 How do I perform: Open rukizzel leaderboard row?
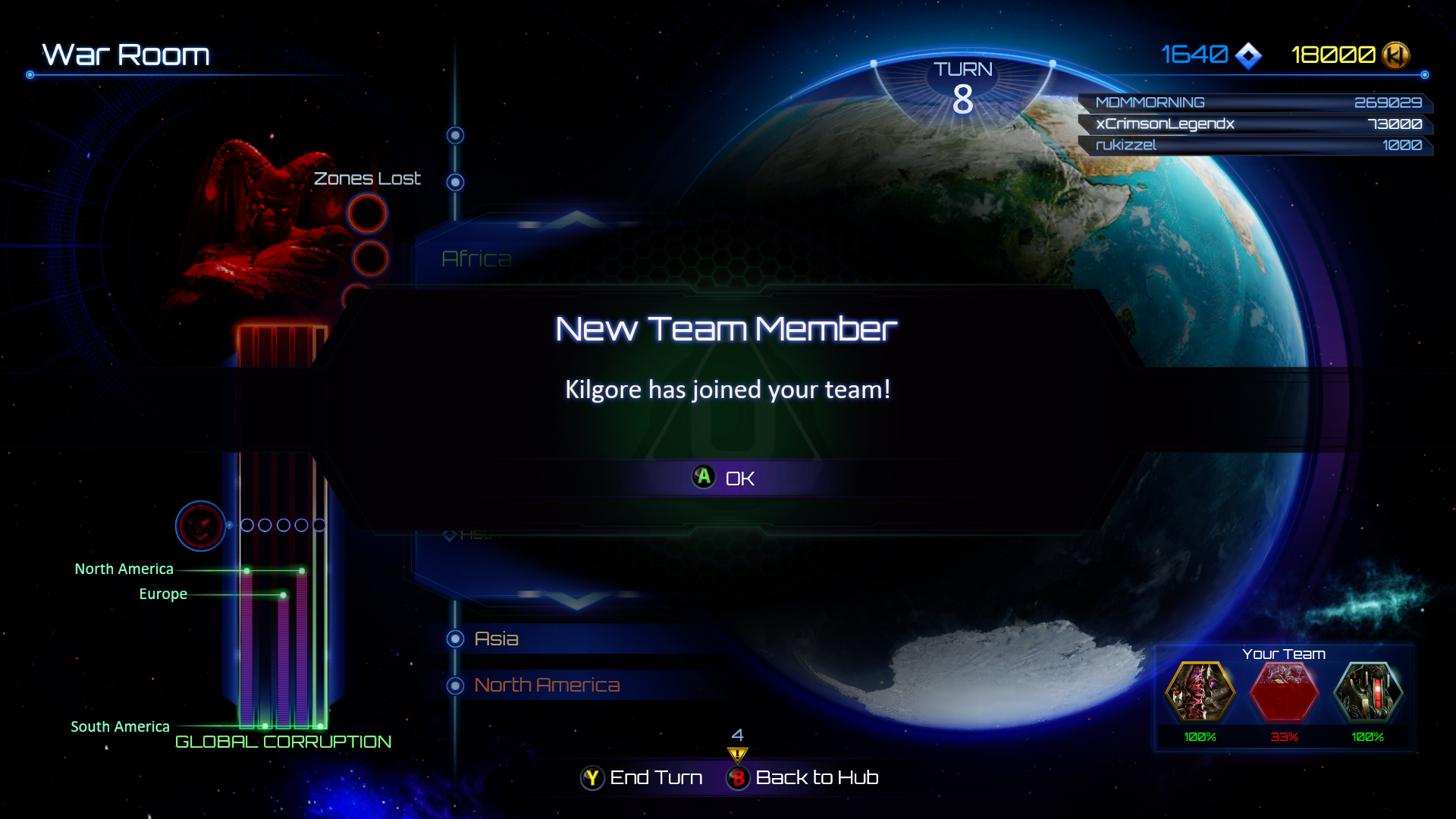tap(1256, 145)
